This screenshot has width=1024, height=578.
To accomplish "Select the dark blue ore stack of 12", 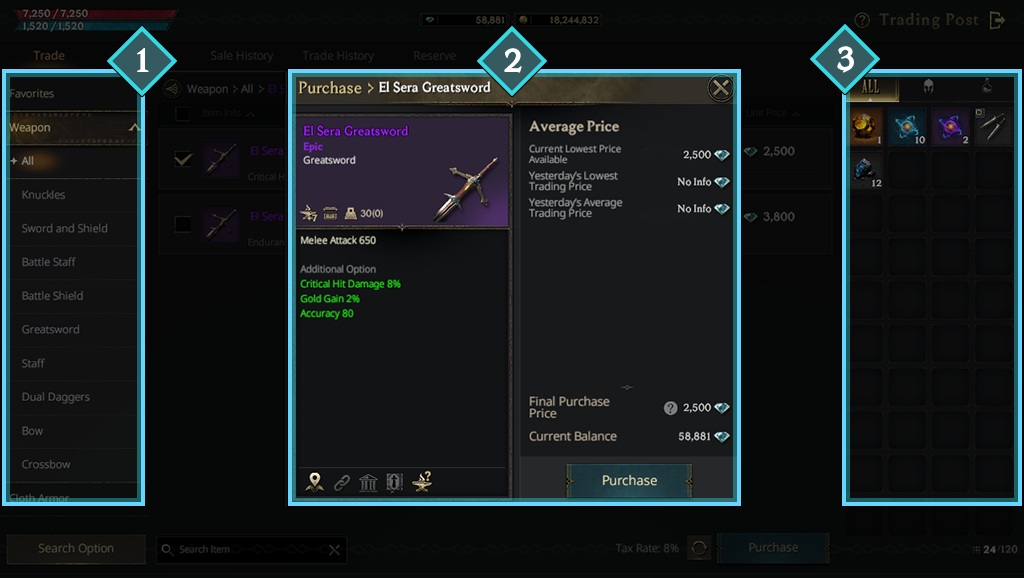I will coord(865,171).
